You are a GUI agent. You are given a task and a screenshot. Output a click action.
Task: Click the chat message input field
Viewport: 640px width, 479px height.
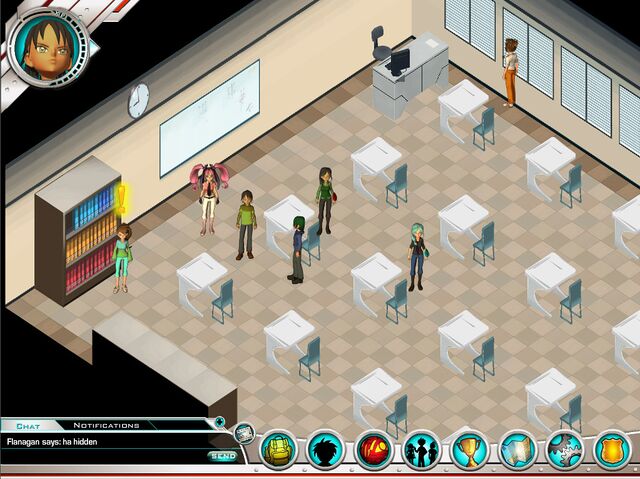100,457
